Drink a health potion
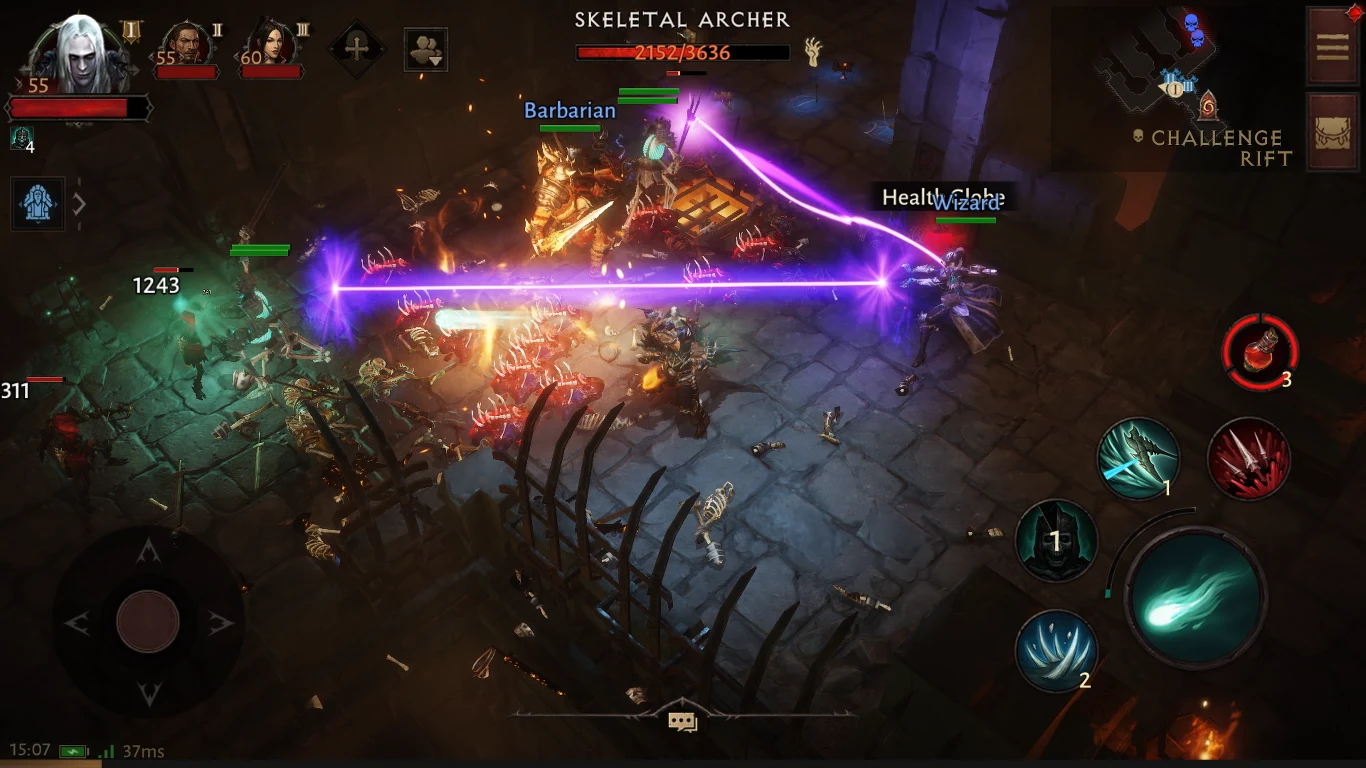Screen dimensions: 1366x768 tap(1259, 351)
